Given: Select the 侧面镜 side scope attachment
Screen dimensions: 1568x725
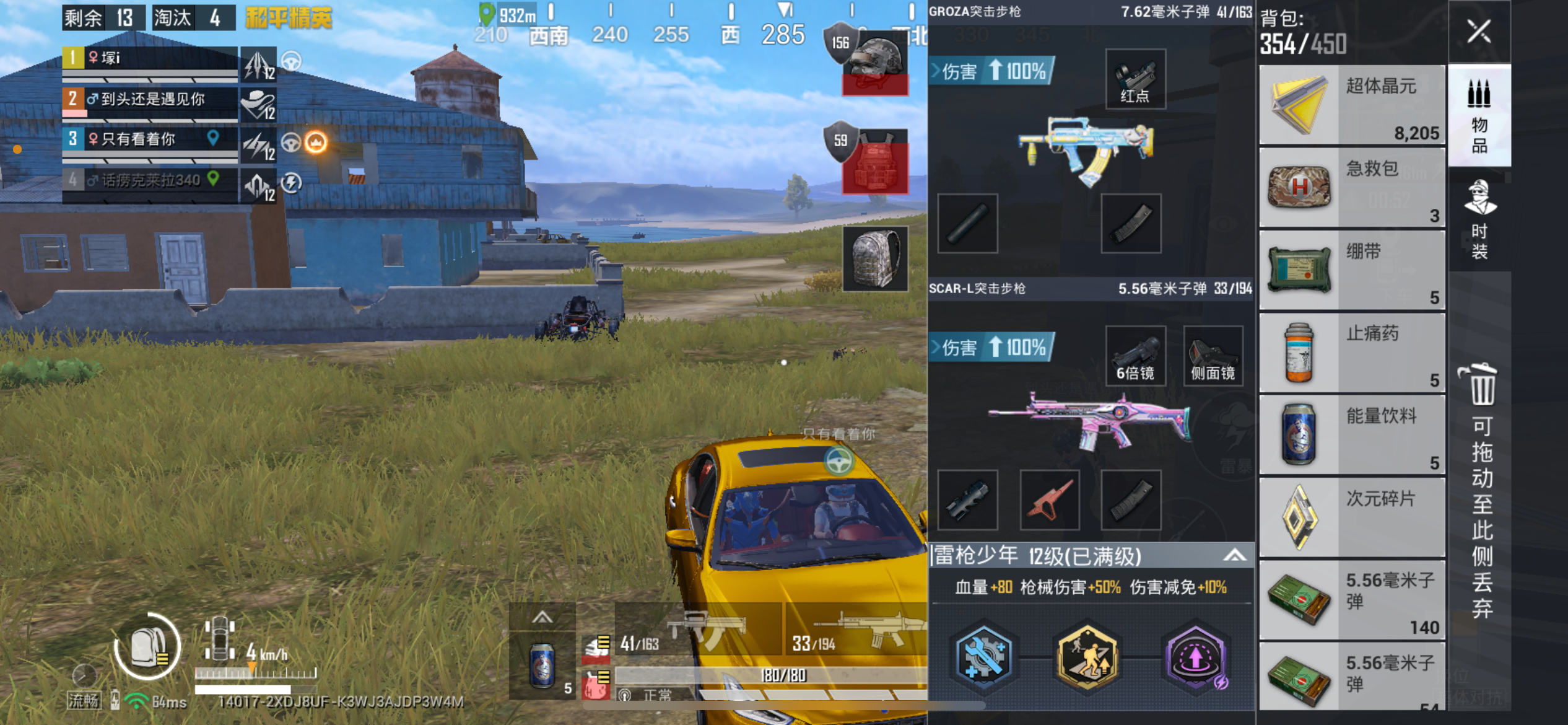Looking at the screenshot, I should coord(1212,355).
